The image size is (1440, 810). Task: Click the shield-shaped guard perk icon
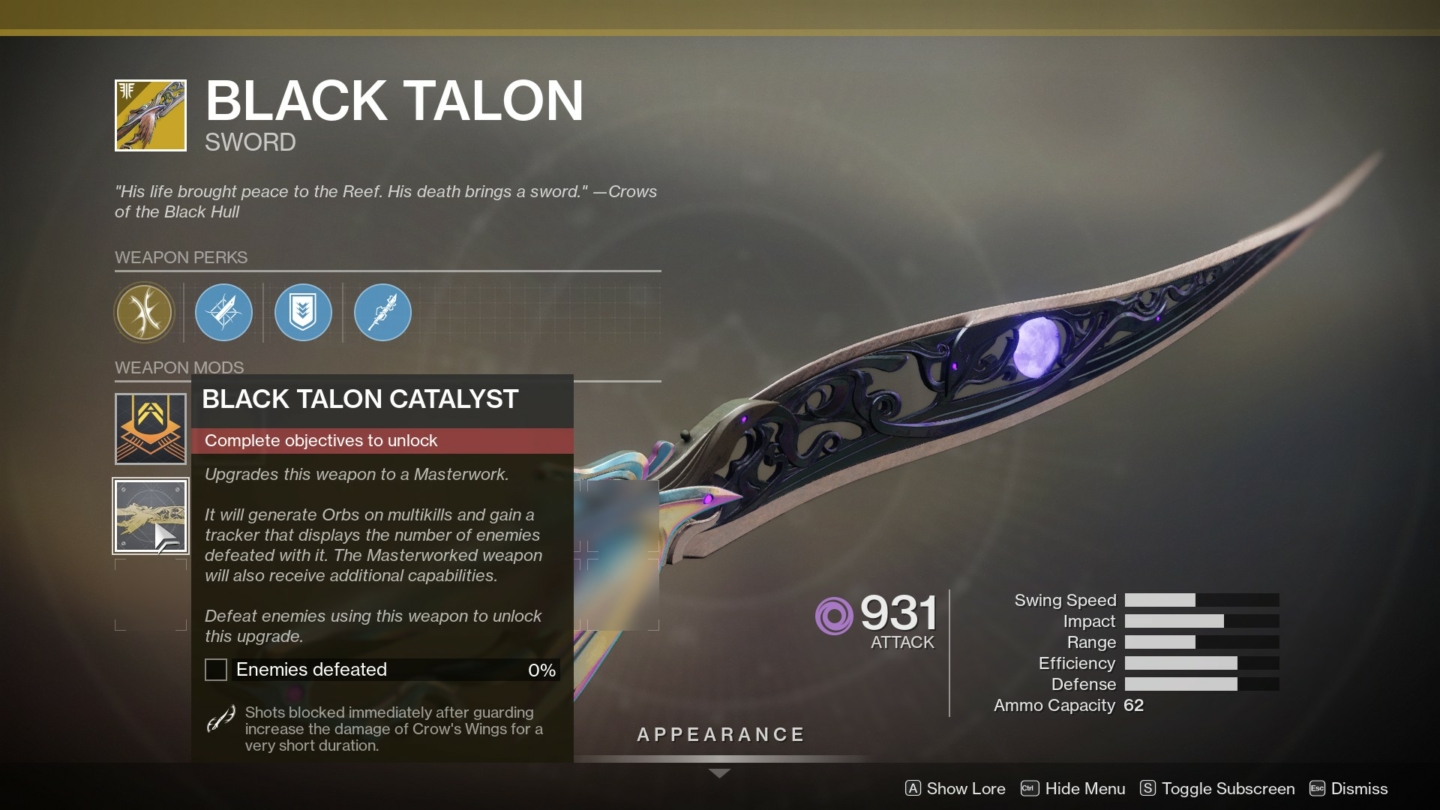point(303,312)
